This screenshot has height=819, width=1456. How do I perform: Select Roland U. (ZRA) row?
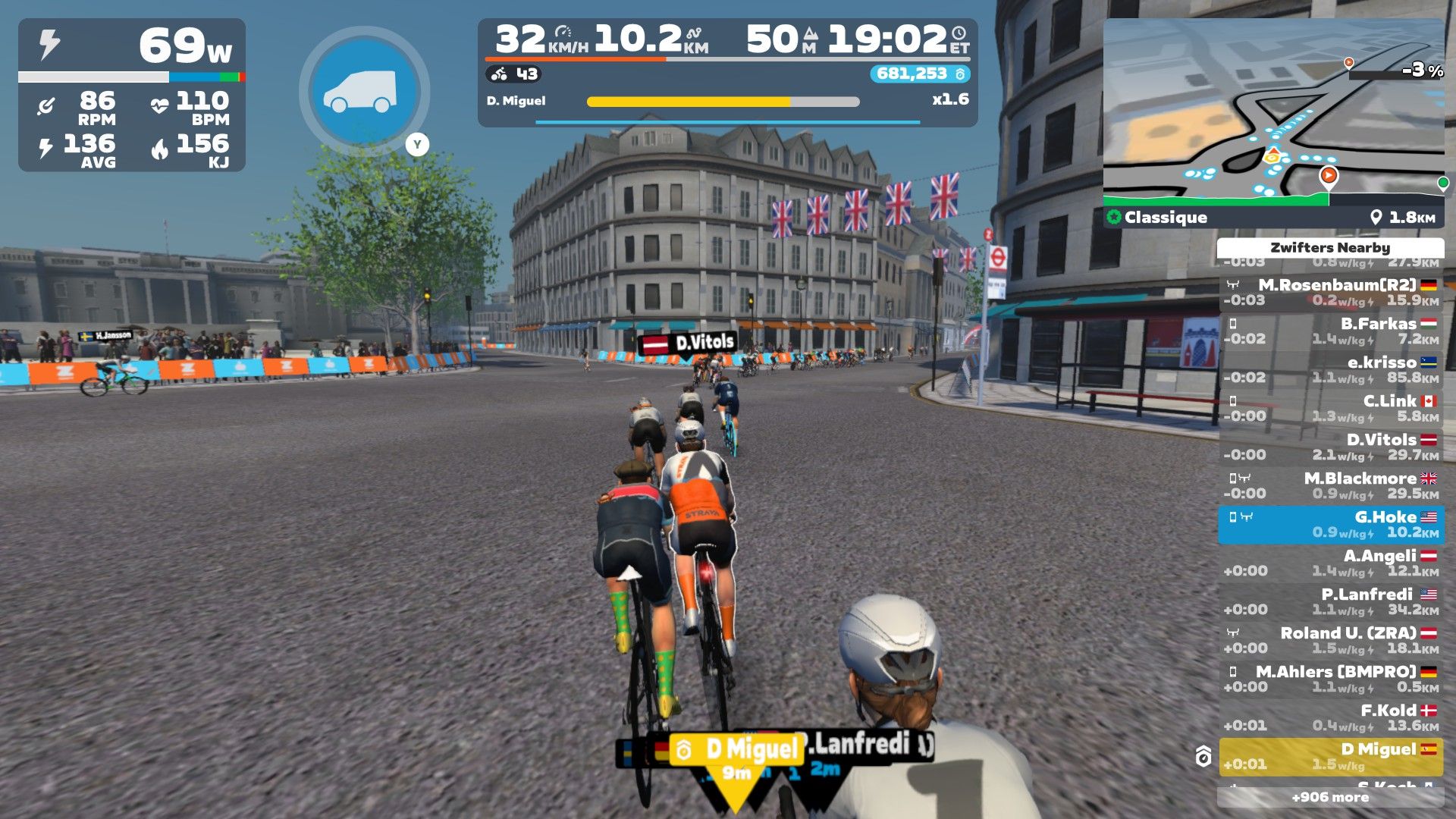tap(1331, 641)
